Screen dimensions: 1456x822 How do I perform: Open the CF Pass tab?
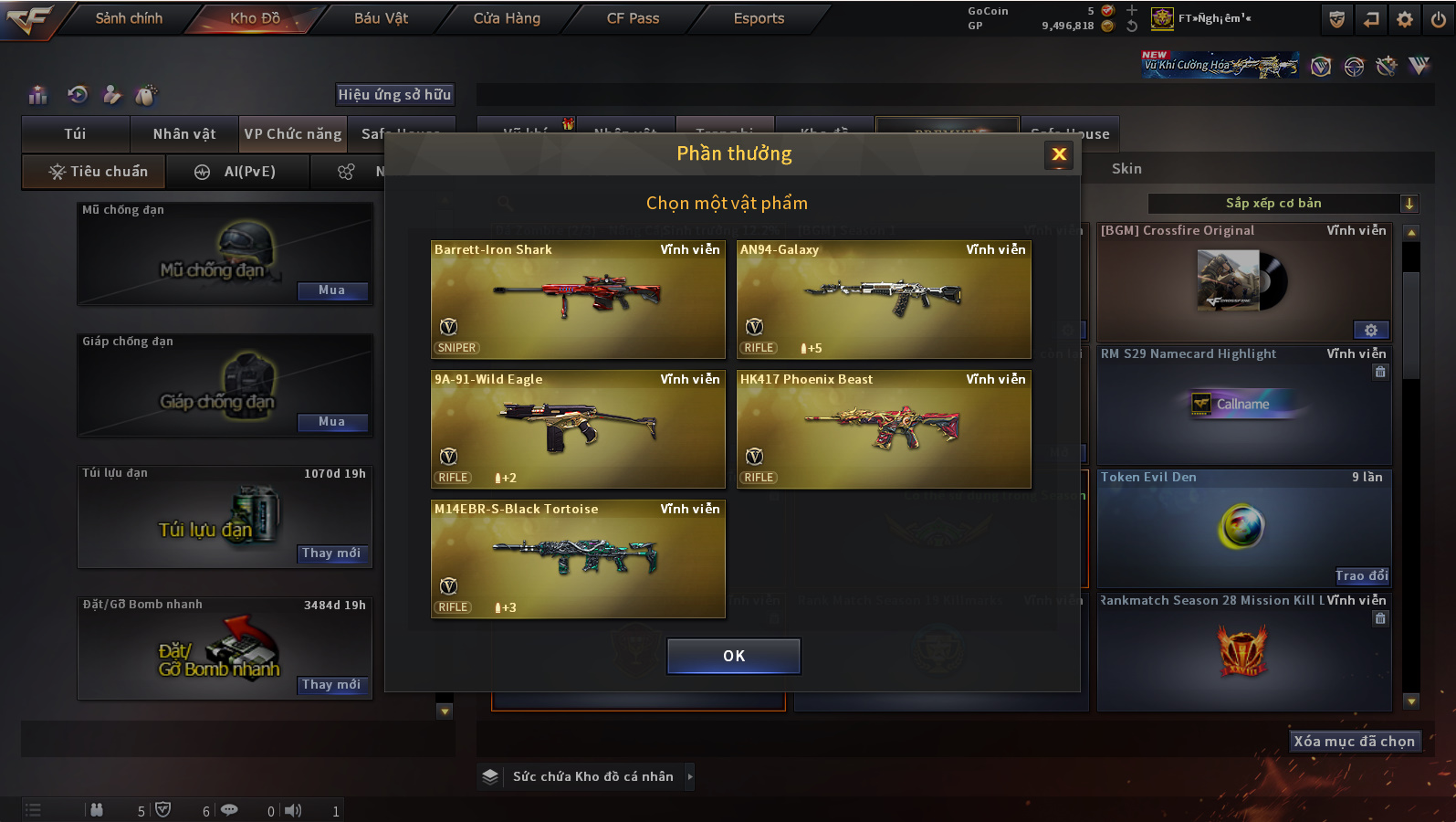point(633,18)
